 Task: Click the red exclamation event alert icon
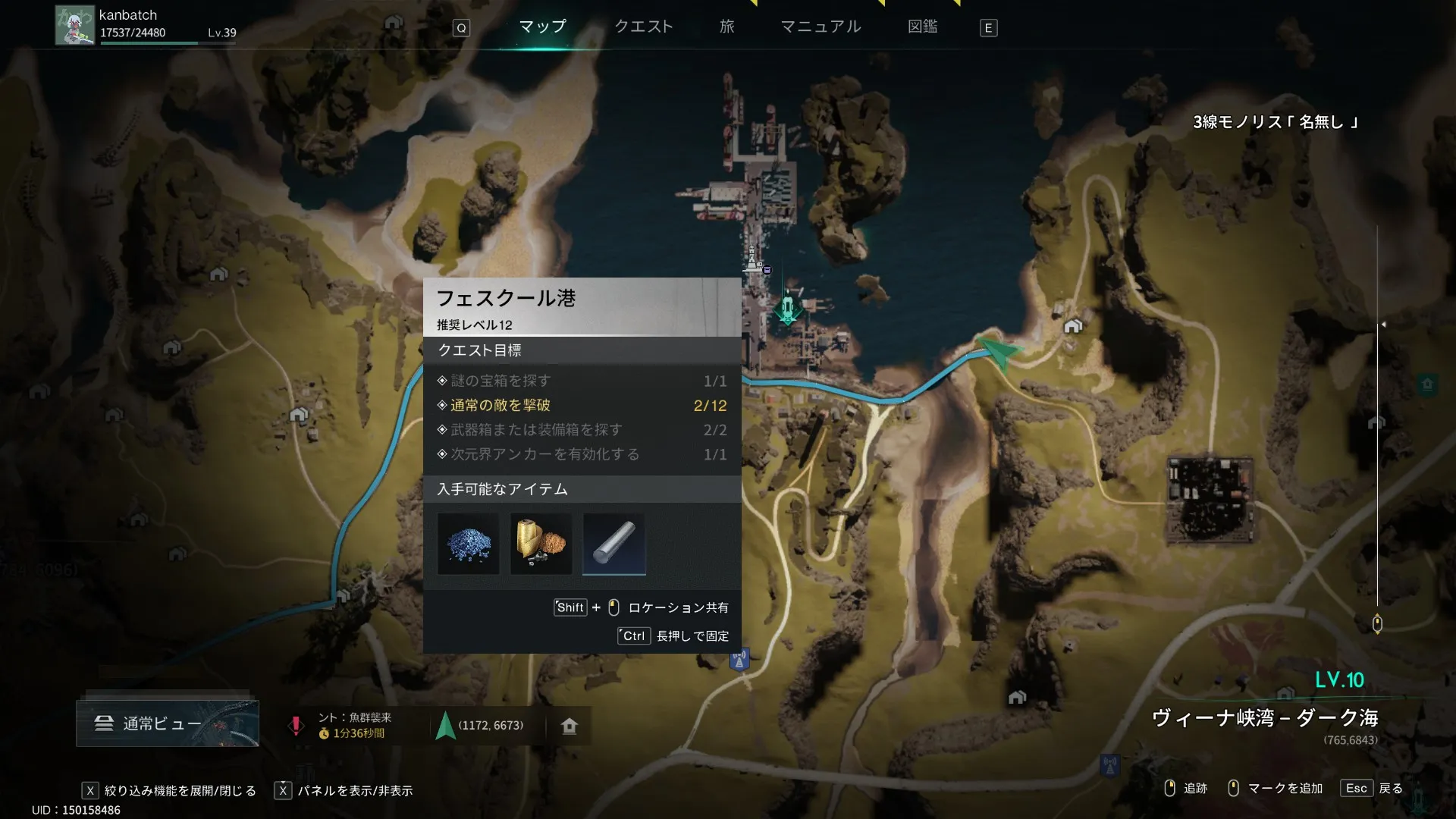tap(296, 725)
